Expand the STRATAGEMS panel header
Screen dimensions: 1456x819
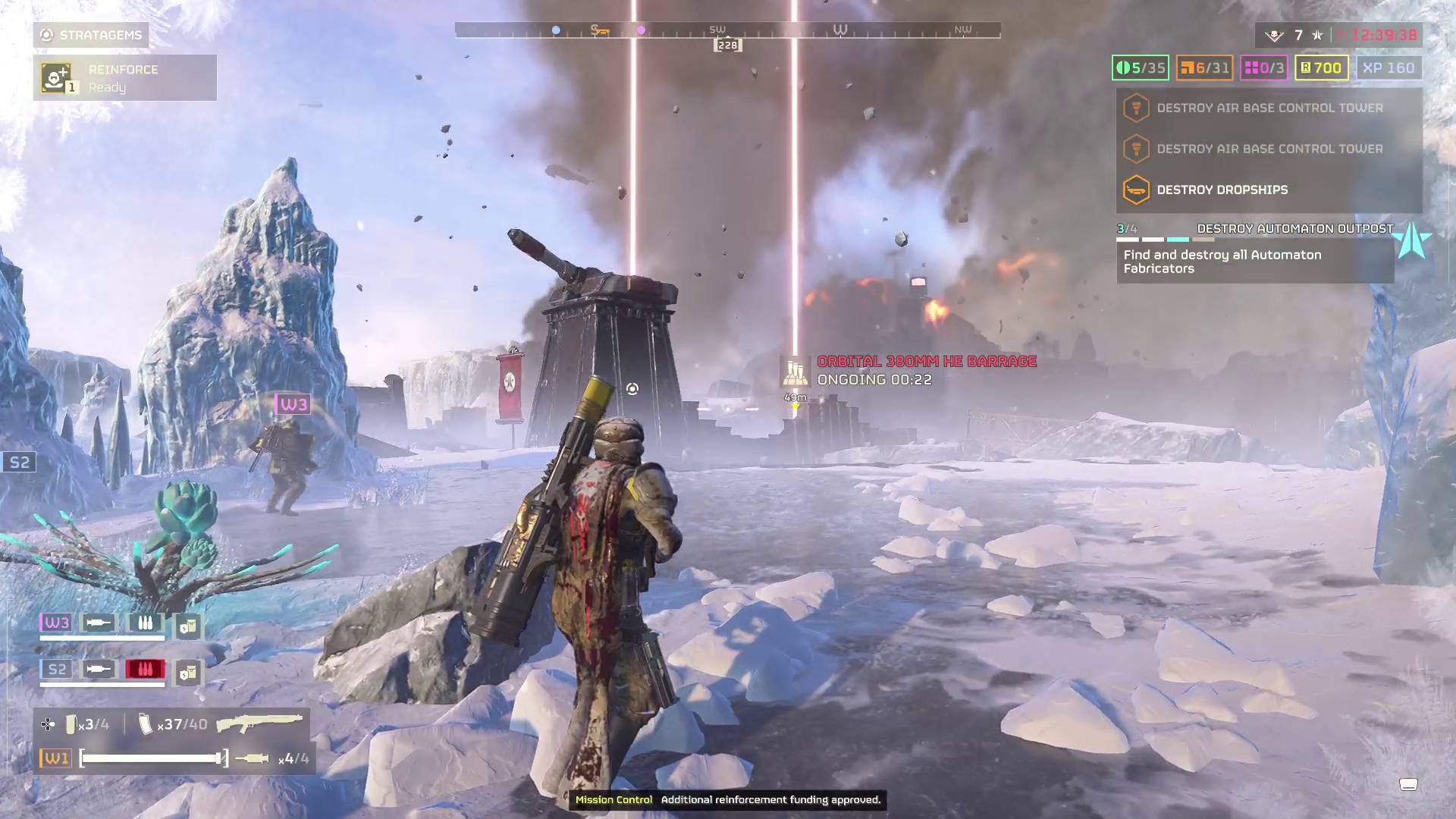[x=91, y=35]
